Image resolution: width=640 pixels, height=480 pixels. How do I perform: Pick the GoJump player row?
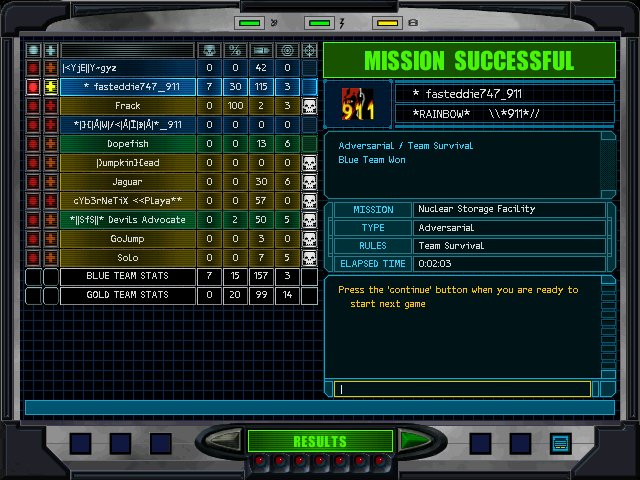(x=127, y=239)
